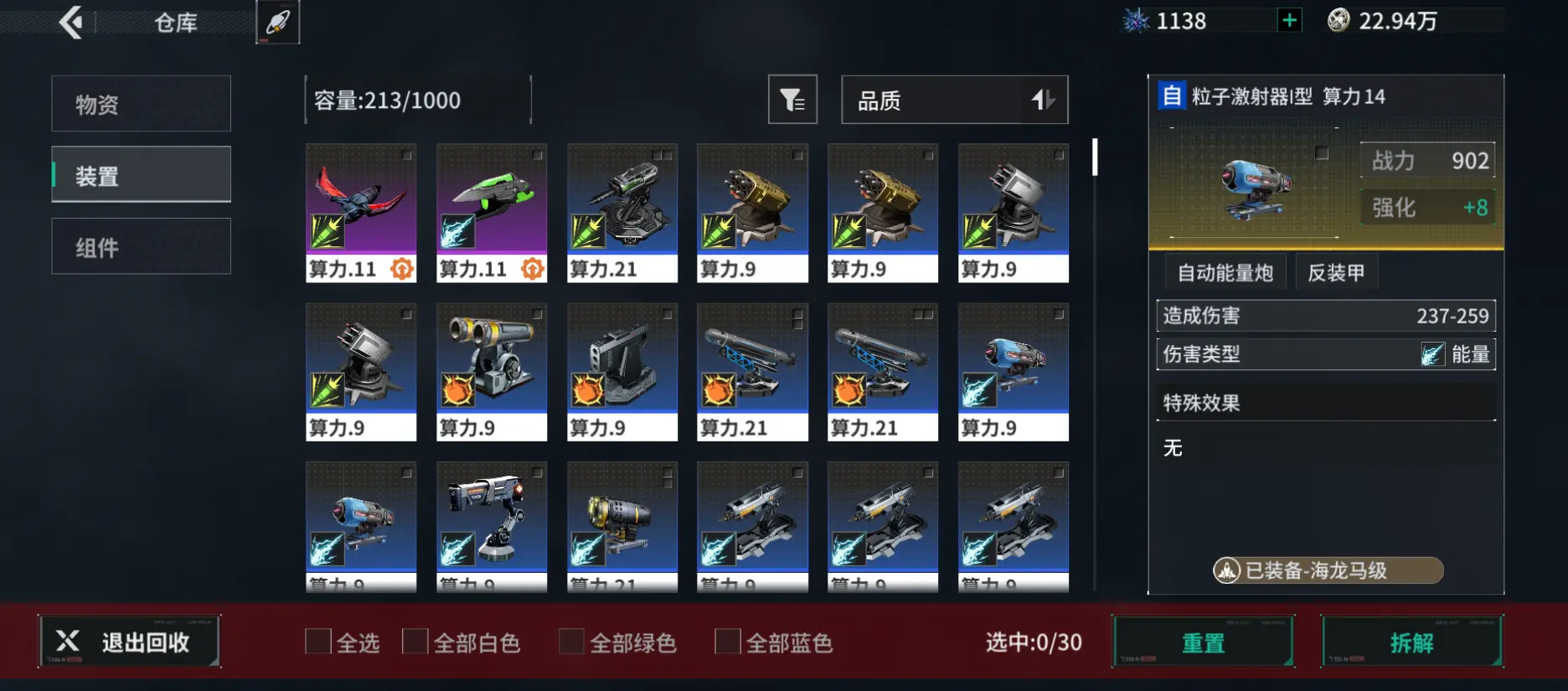
Task: Click the spaceship icon beside 仓库 title
Action: (x=277, y=22)
